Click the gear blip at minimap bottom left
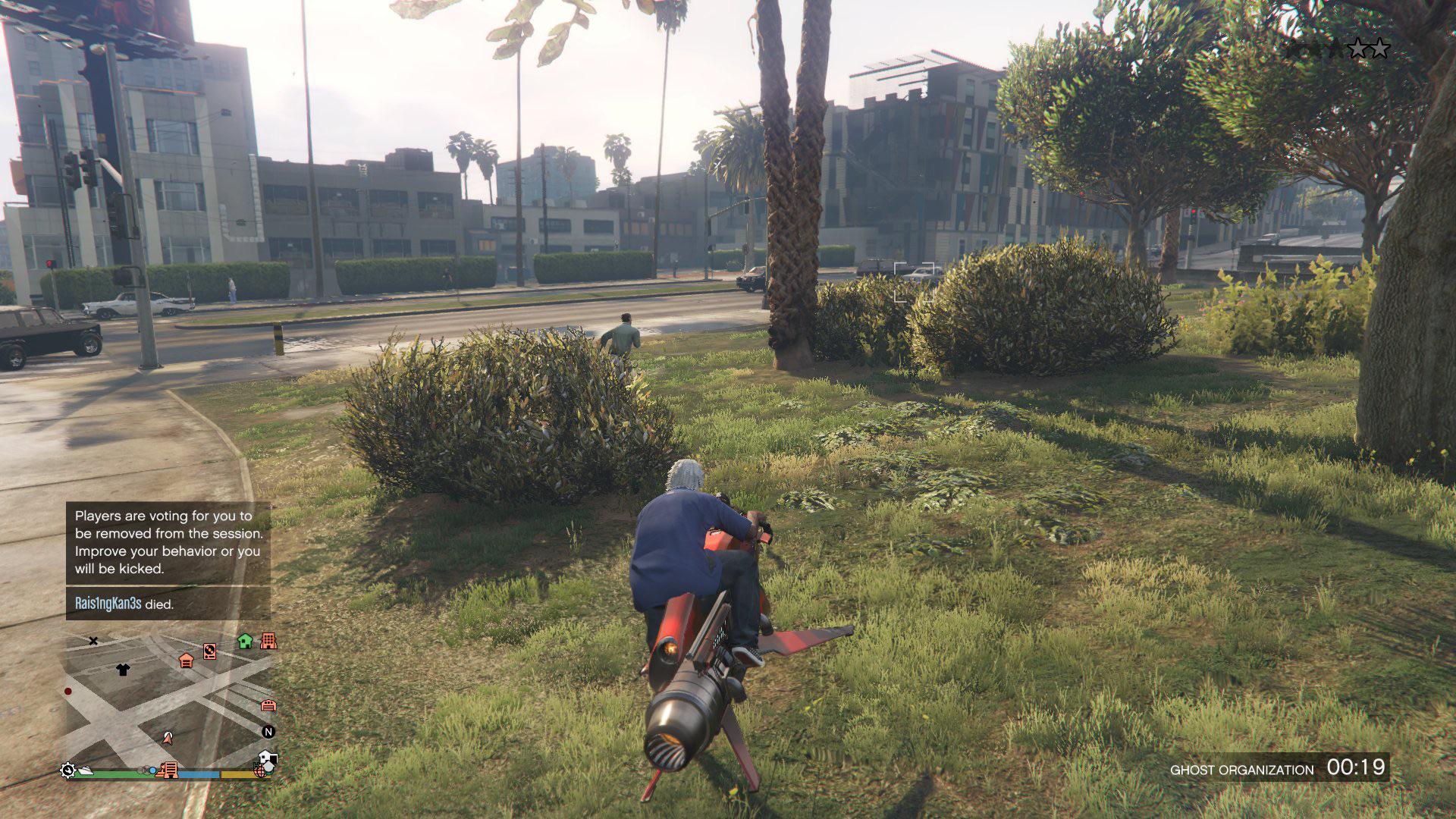 tap(68, 770)
